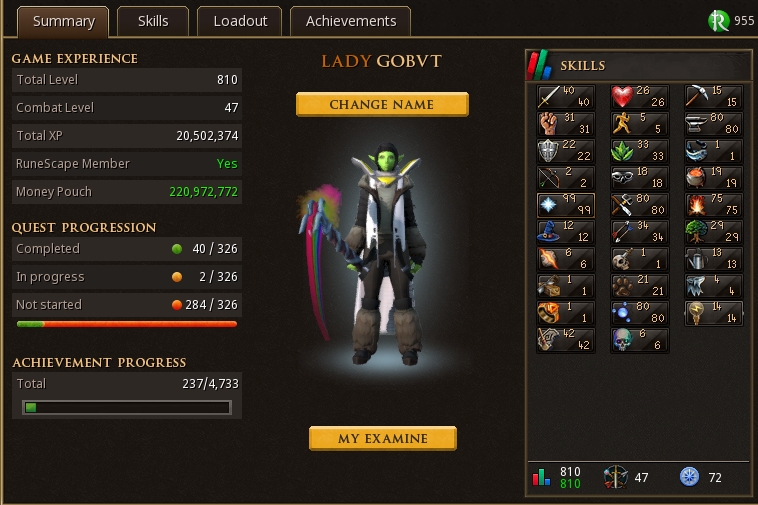Select the Strength fist skill tile
Image resolution: width=758 pixels, height=505 pixels.
coord(565,124)
